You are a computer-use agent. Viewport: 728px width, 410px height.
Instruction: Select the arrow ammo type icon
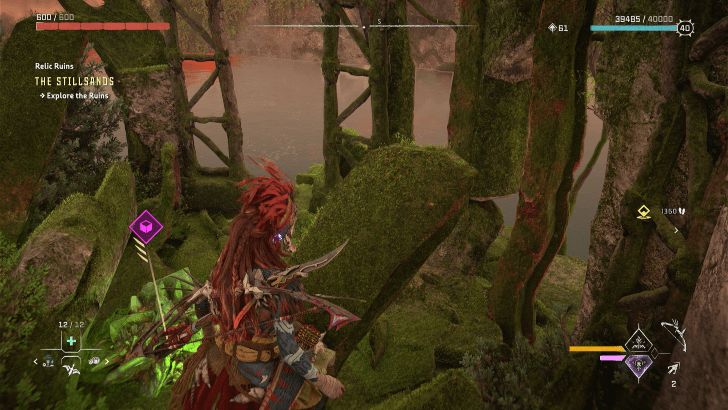coord(674,370)
